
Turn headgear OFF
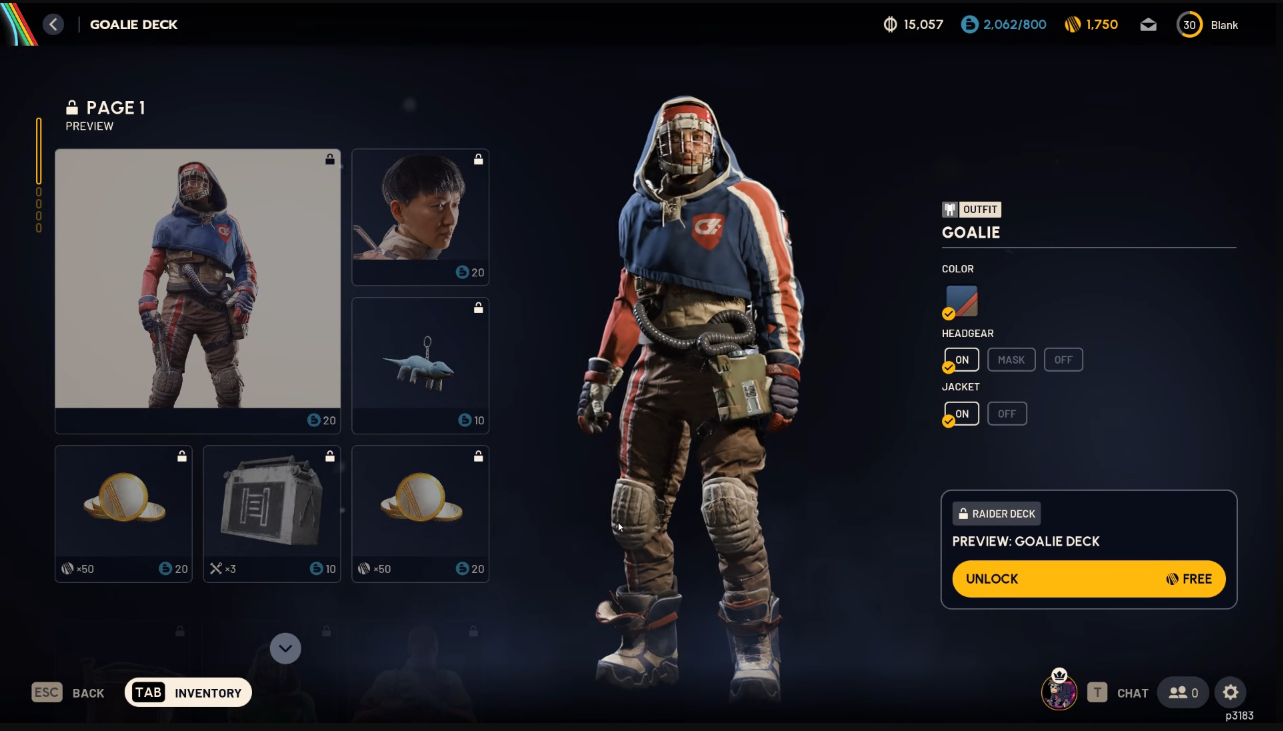click(1063, 360)
